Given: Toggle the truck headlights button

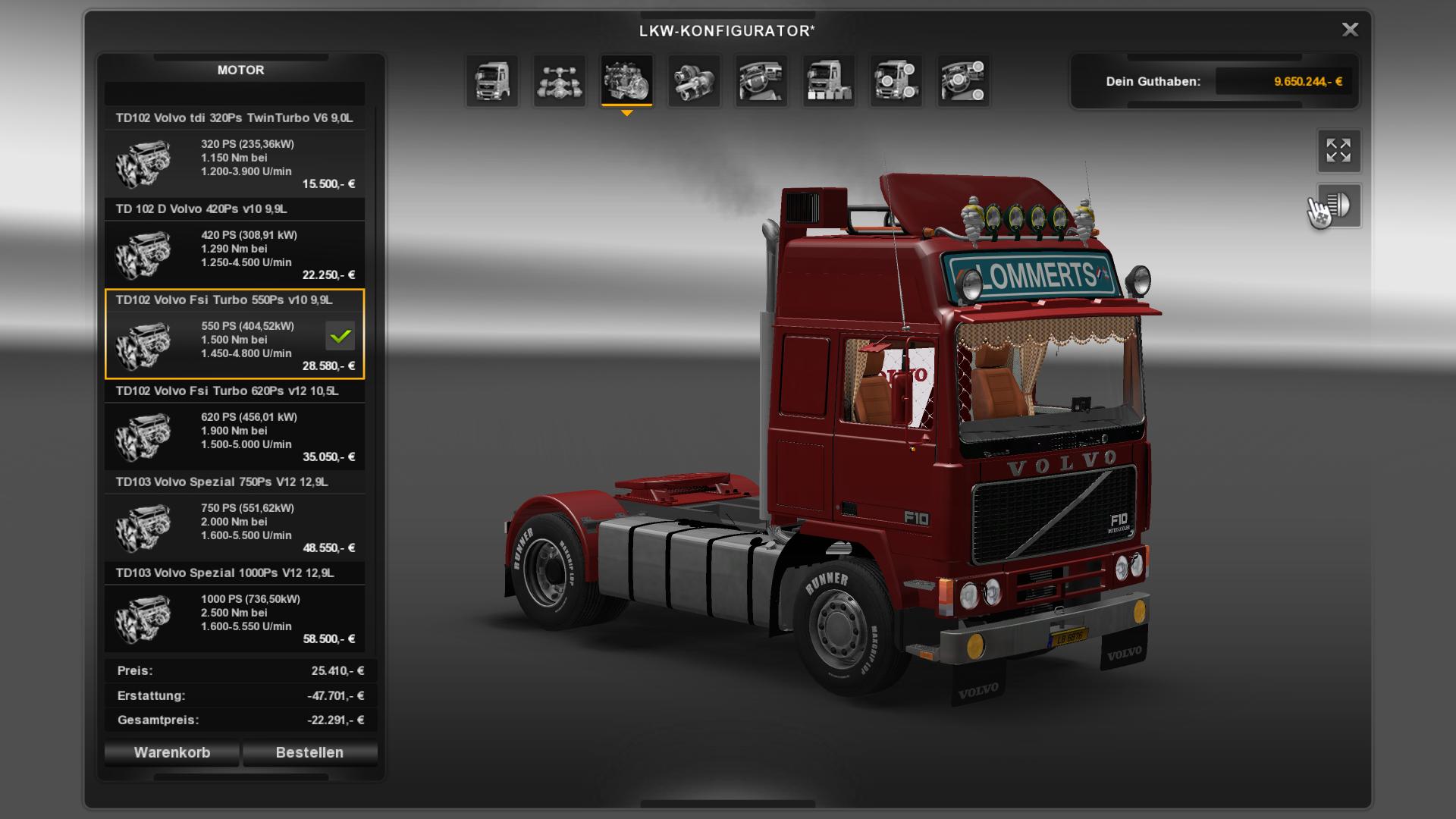Looking at the screenshot, I should tap(1338, 205).
